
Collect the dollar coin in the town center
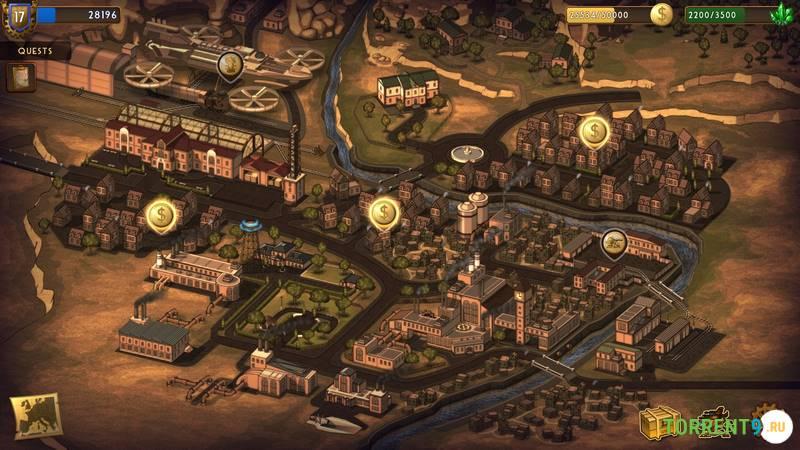coord(384,212)
